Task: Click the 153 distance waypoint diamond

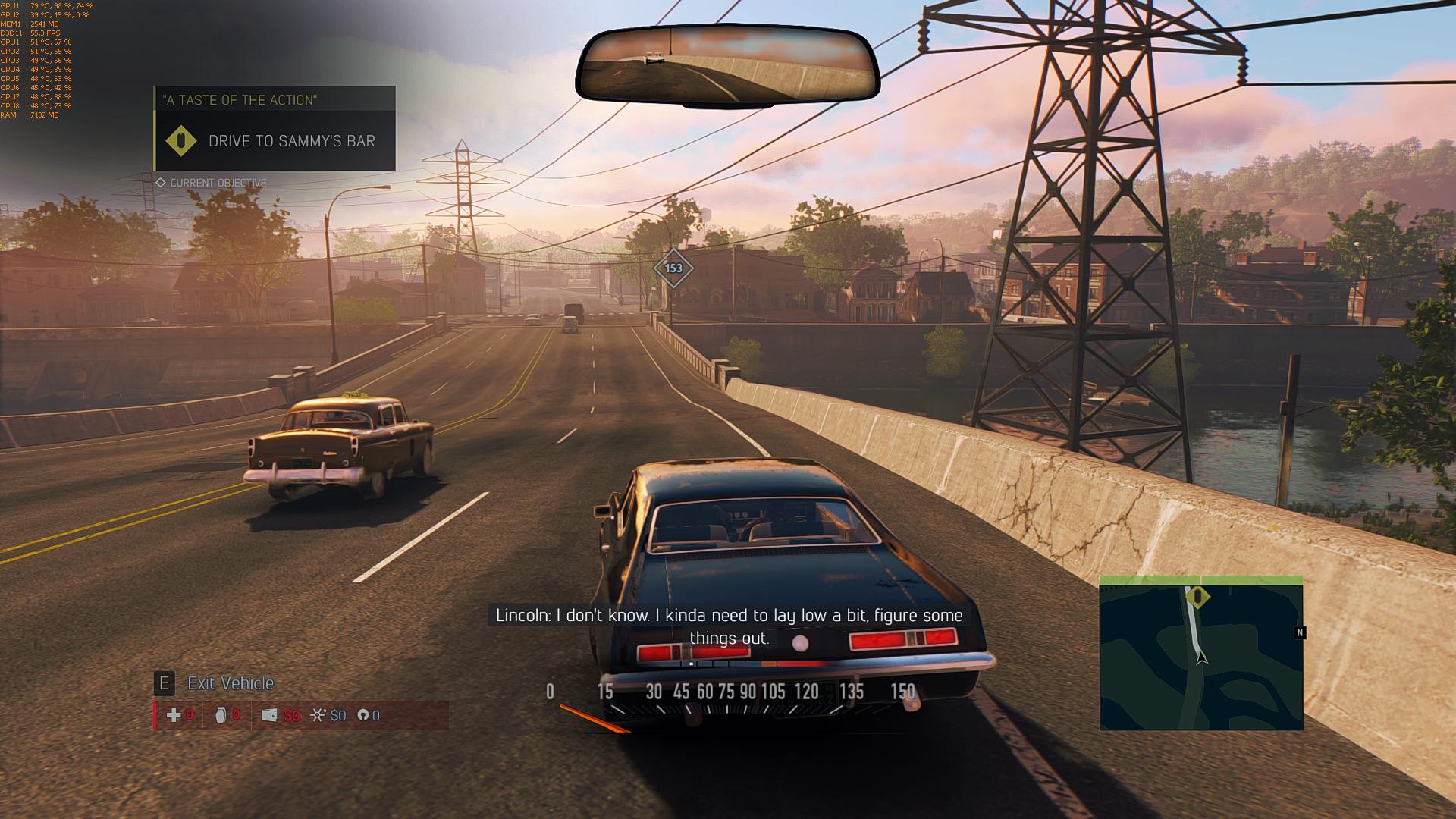Action: (x=673, y=268)
